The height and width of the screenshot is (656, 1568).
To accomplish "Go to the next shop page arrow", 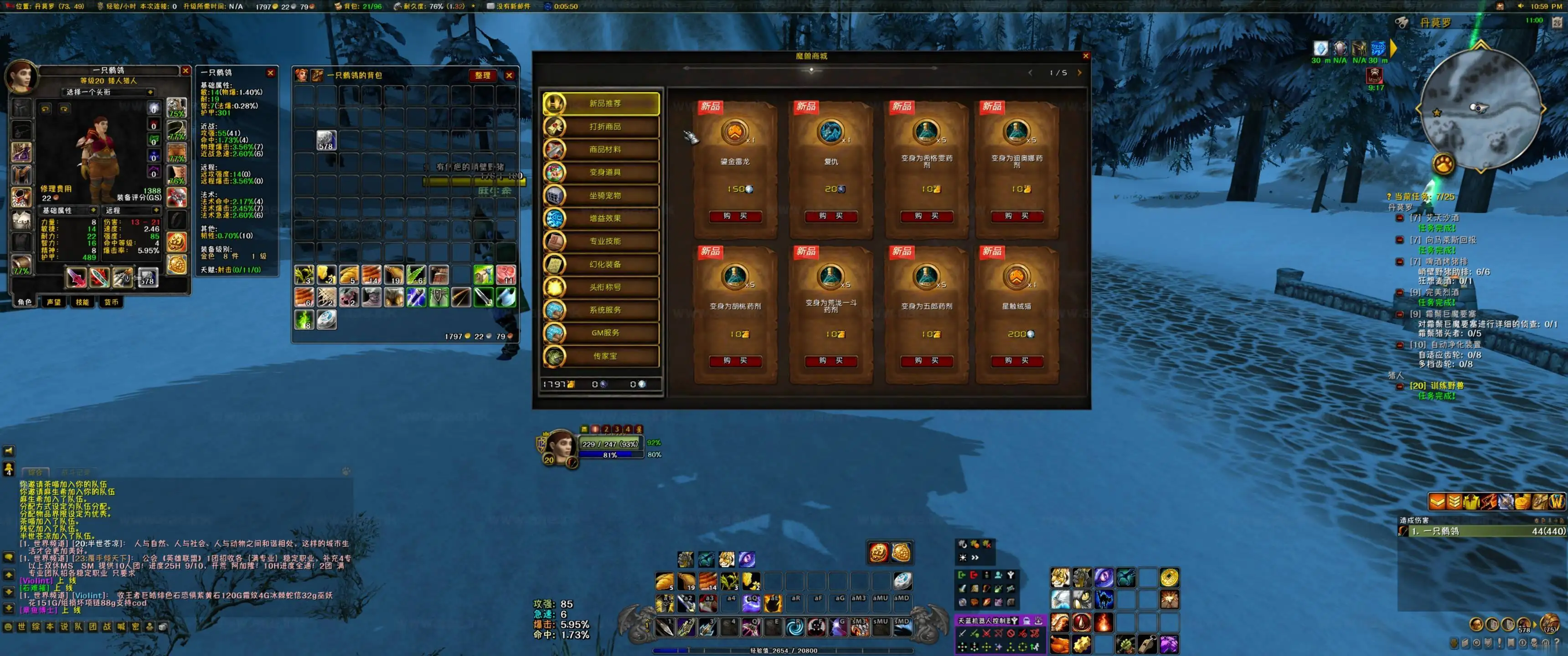I will 1079,72.
